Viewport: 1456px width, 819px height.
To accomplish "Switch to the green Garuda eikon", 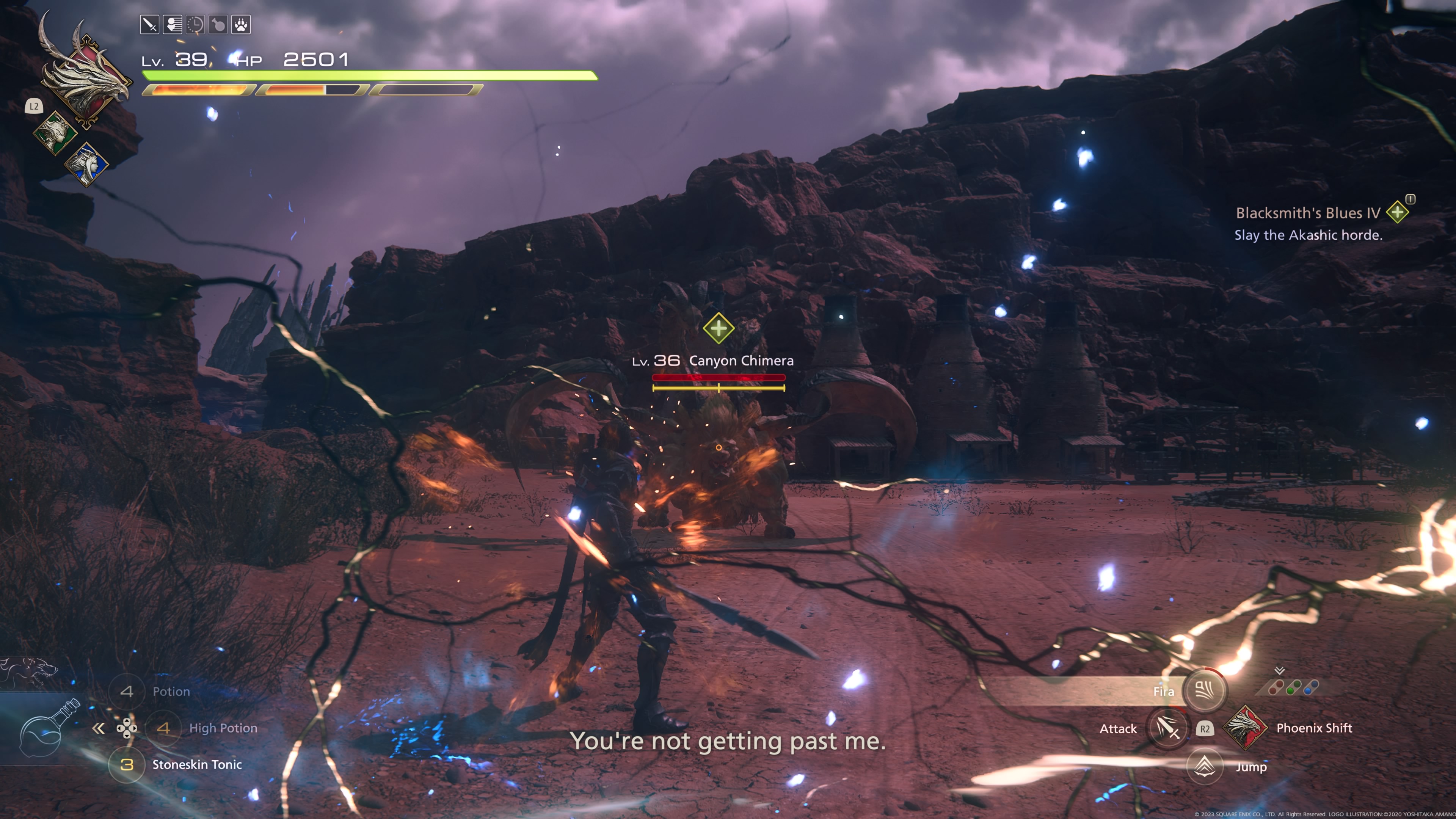I will point(55,133).
